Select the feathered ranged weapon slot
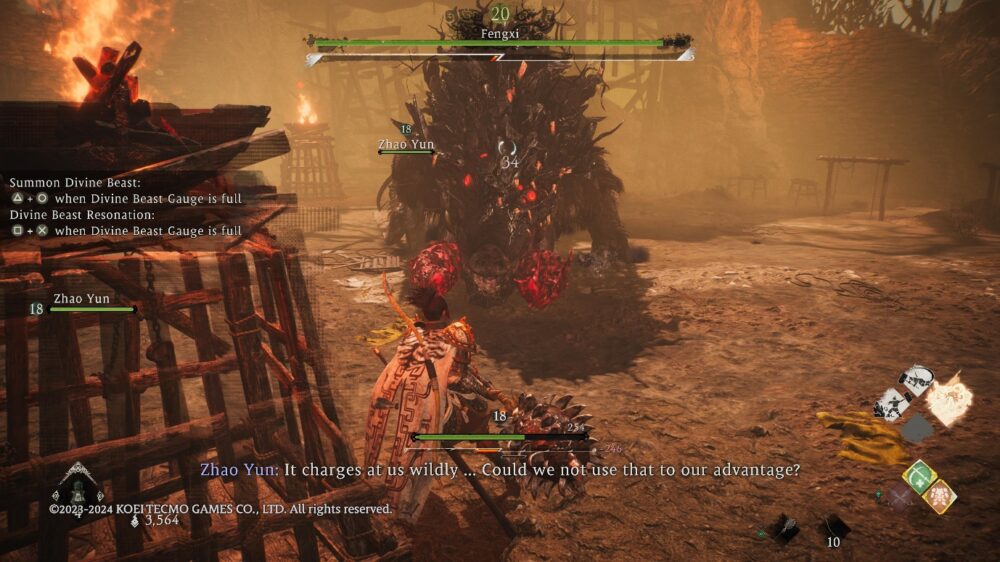Screen dimensions: 1000x562 point(785,529)
